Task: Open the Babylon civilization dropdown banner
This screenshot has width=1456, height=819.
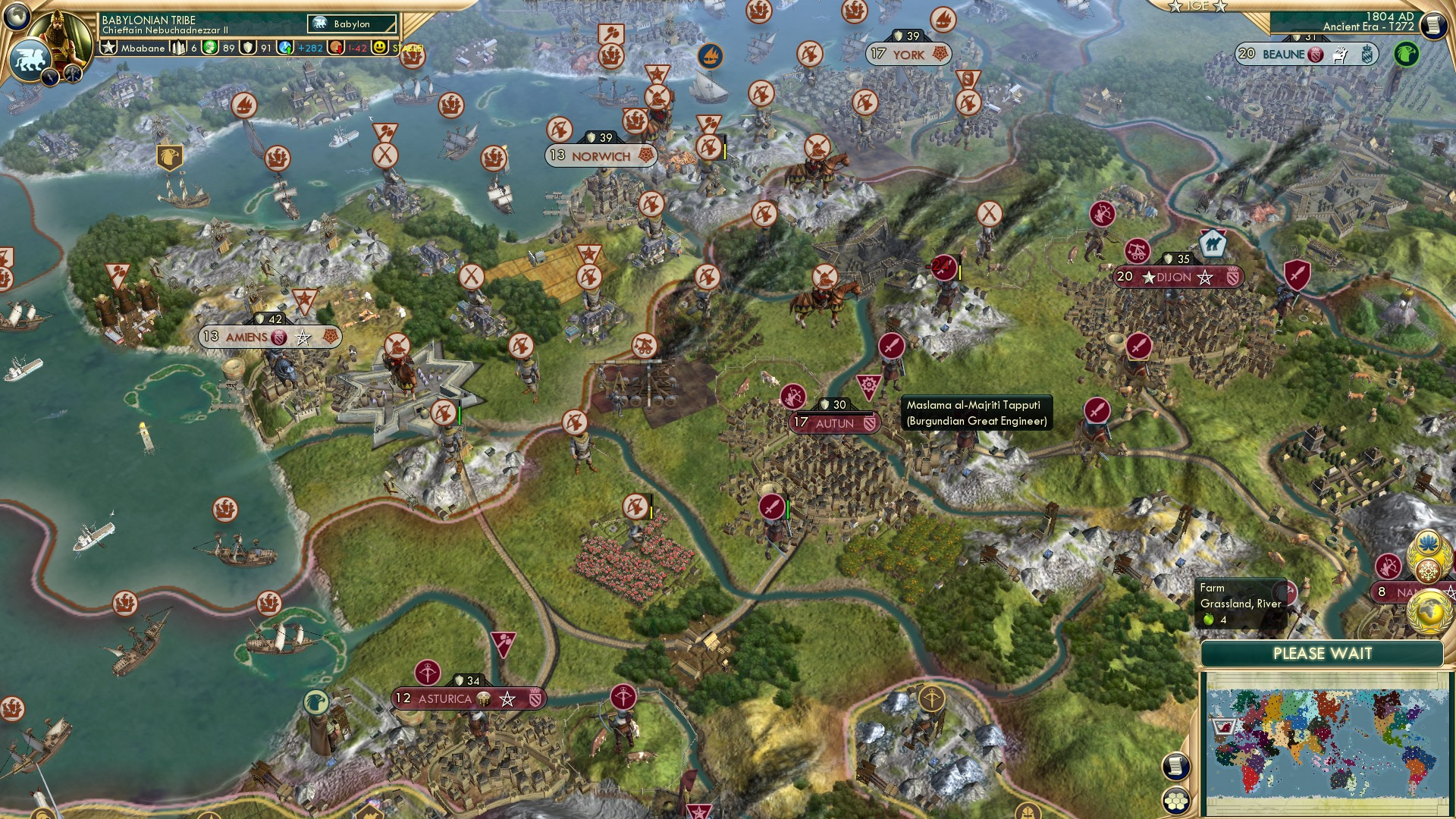Action: coord(350,24)
